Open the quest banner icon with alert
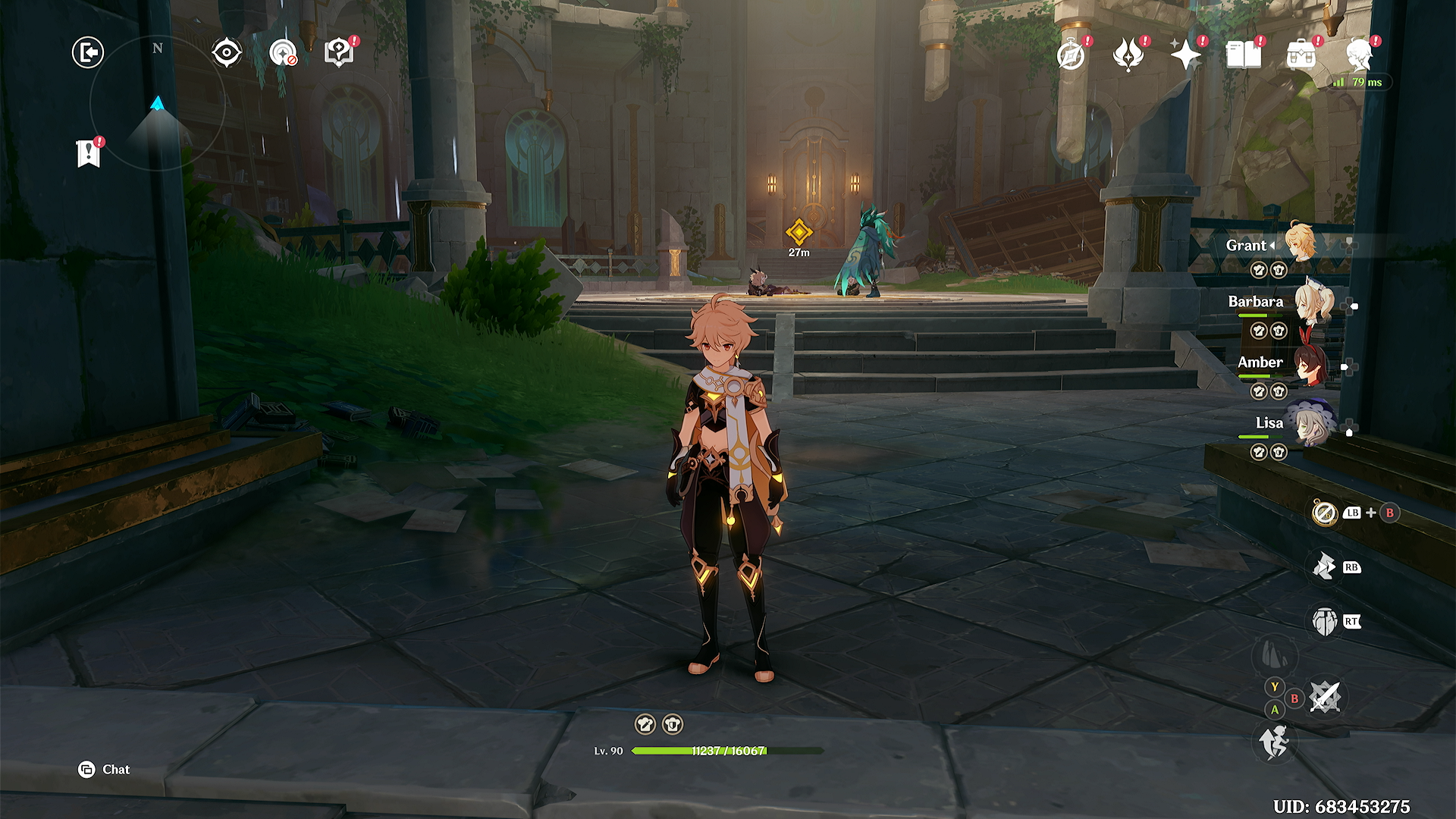 pos(89,152)
